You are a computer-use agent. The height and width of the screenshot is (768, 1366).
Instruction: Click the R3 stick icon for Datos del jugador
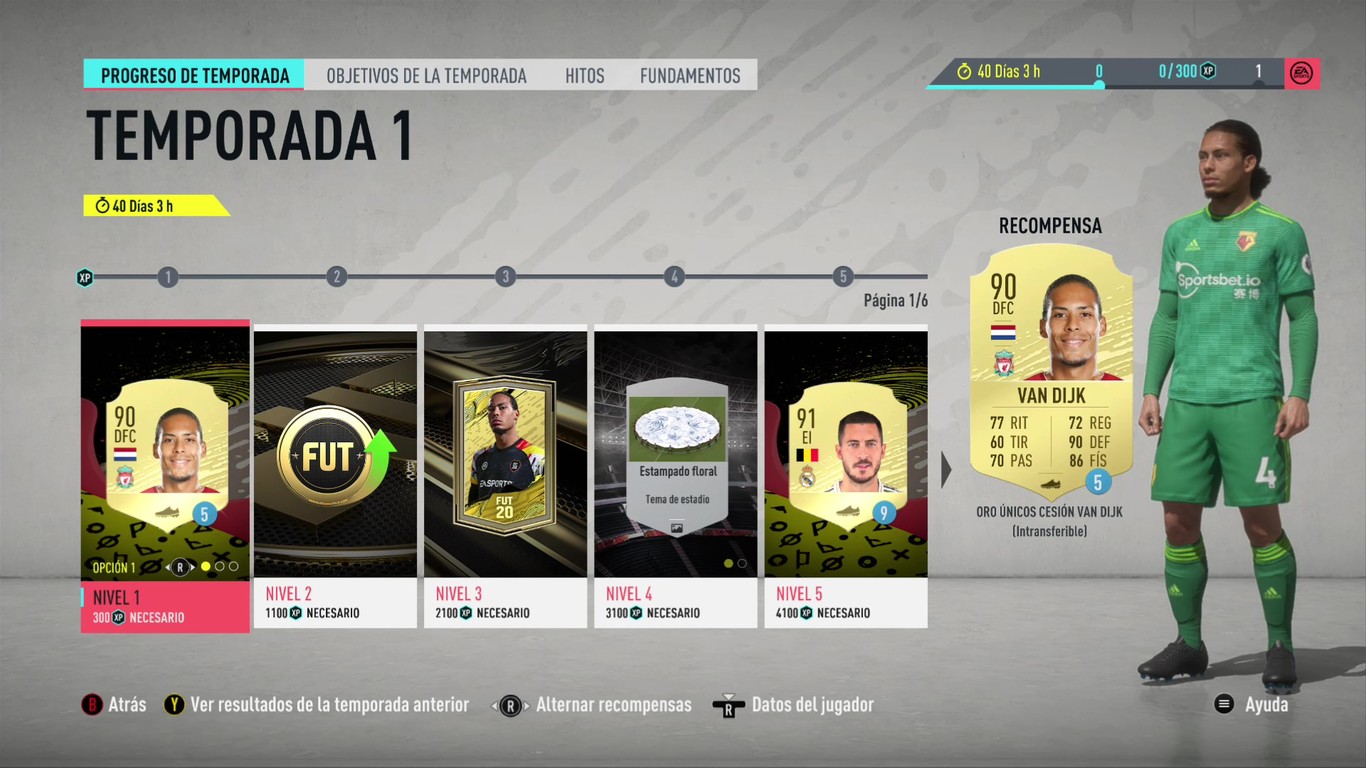pyautogui.click(x=728, y=704)
